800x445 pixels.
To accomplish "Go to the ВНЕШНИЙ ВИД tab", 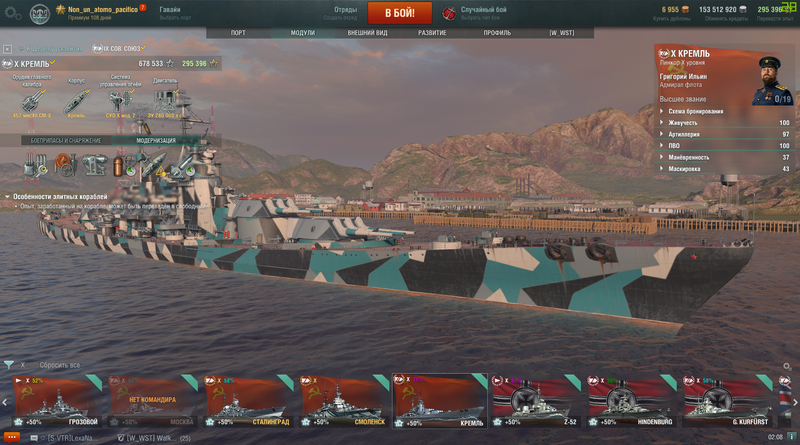I will pos(367,33).
